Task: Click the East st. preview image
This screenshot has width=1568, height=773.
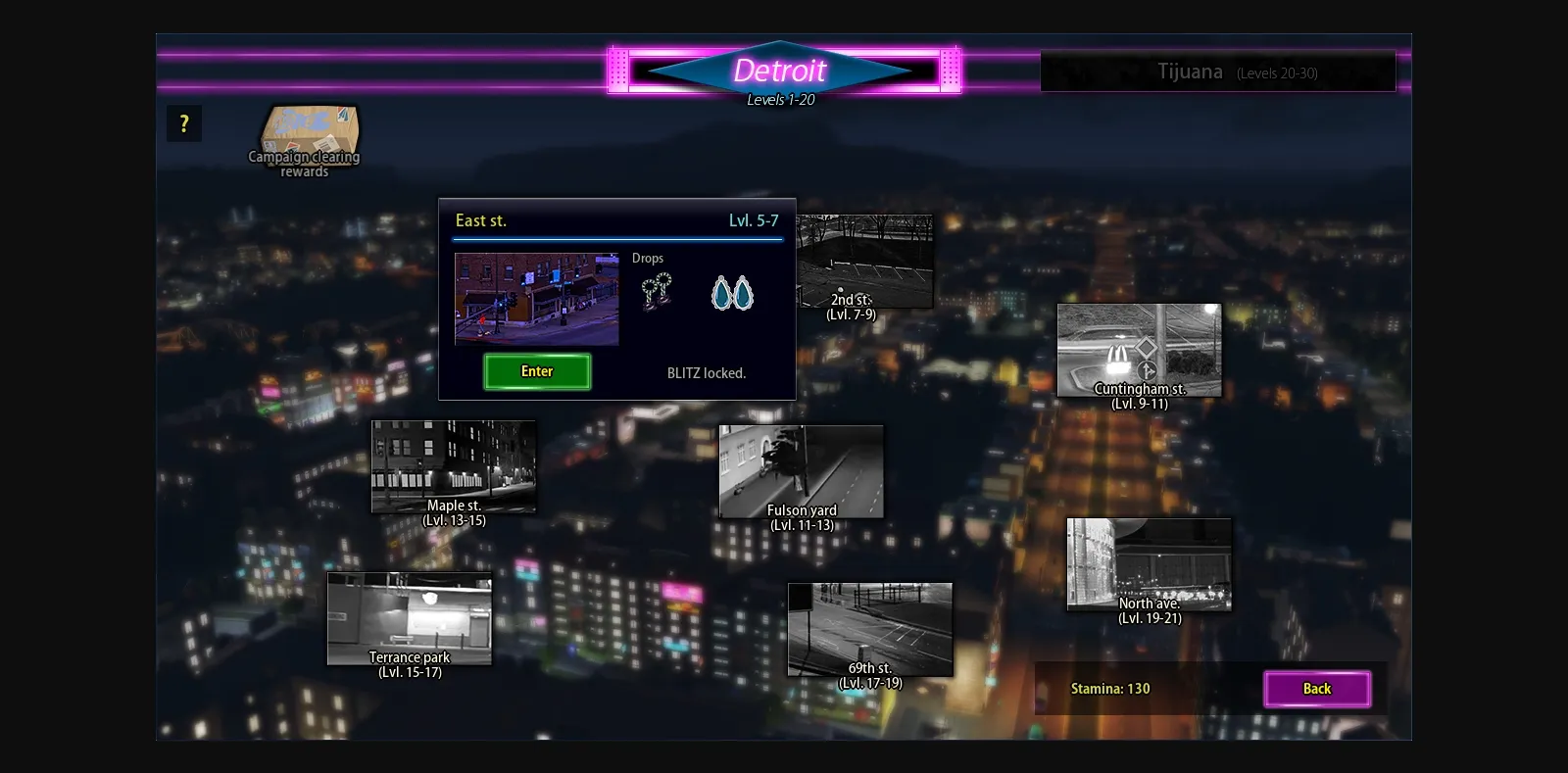Action: coord(536,299)
